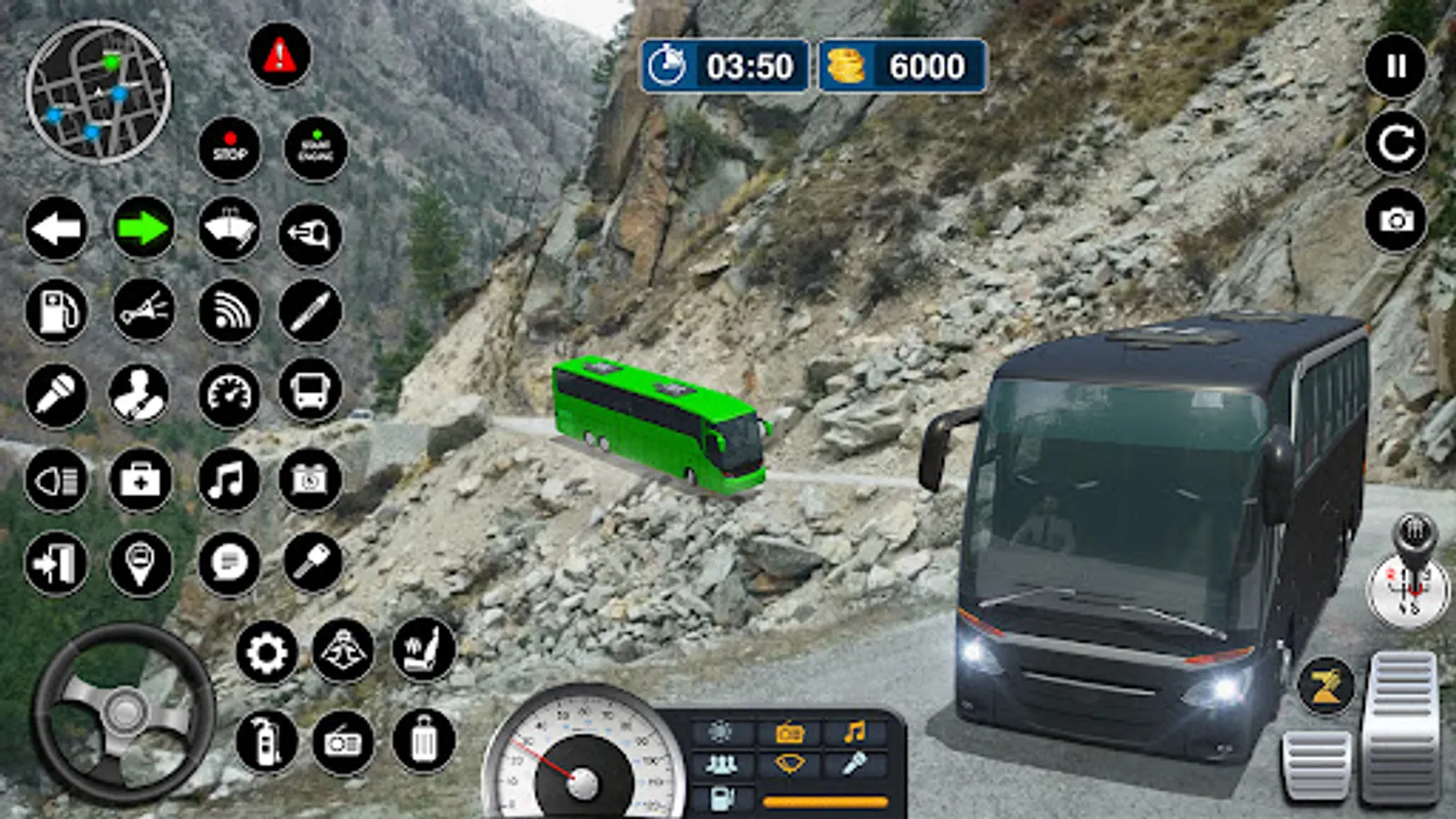
Task: Pause the game
Action: 1395,66
